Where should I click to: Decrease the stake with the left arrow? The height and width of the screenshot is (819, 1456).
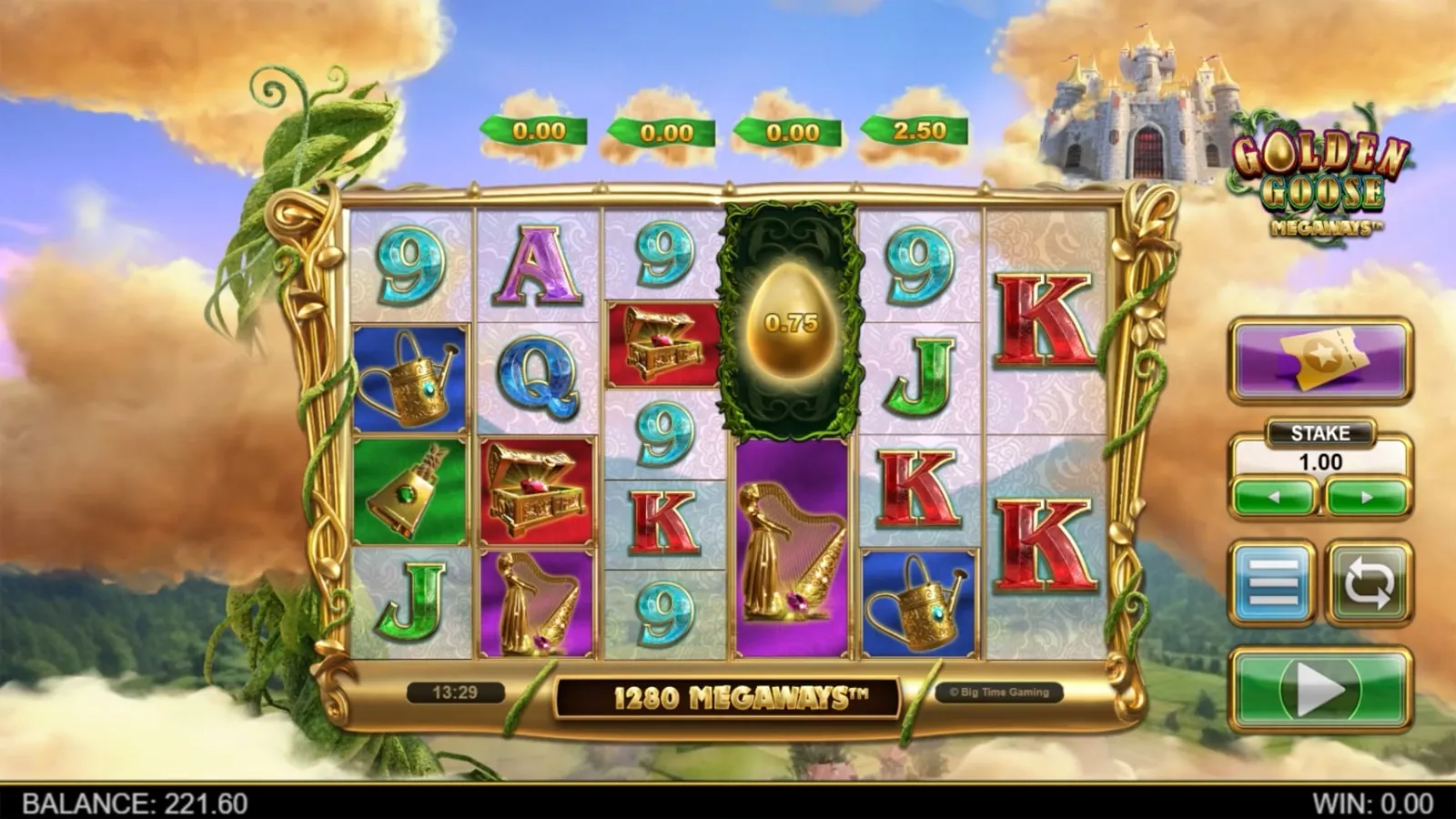click(1274, 498)
